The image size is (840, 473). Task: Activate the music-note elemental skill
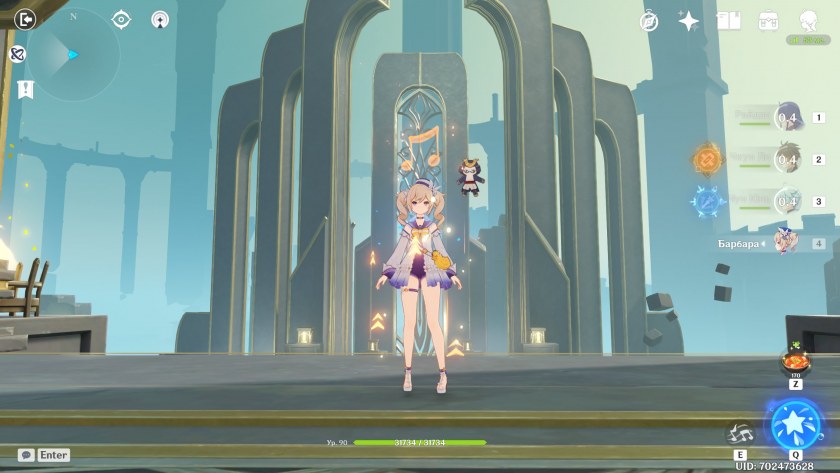pos(740,433)
